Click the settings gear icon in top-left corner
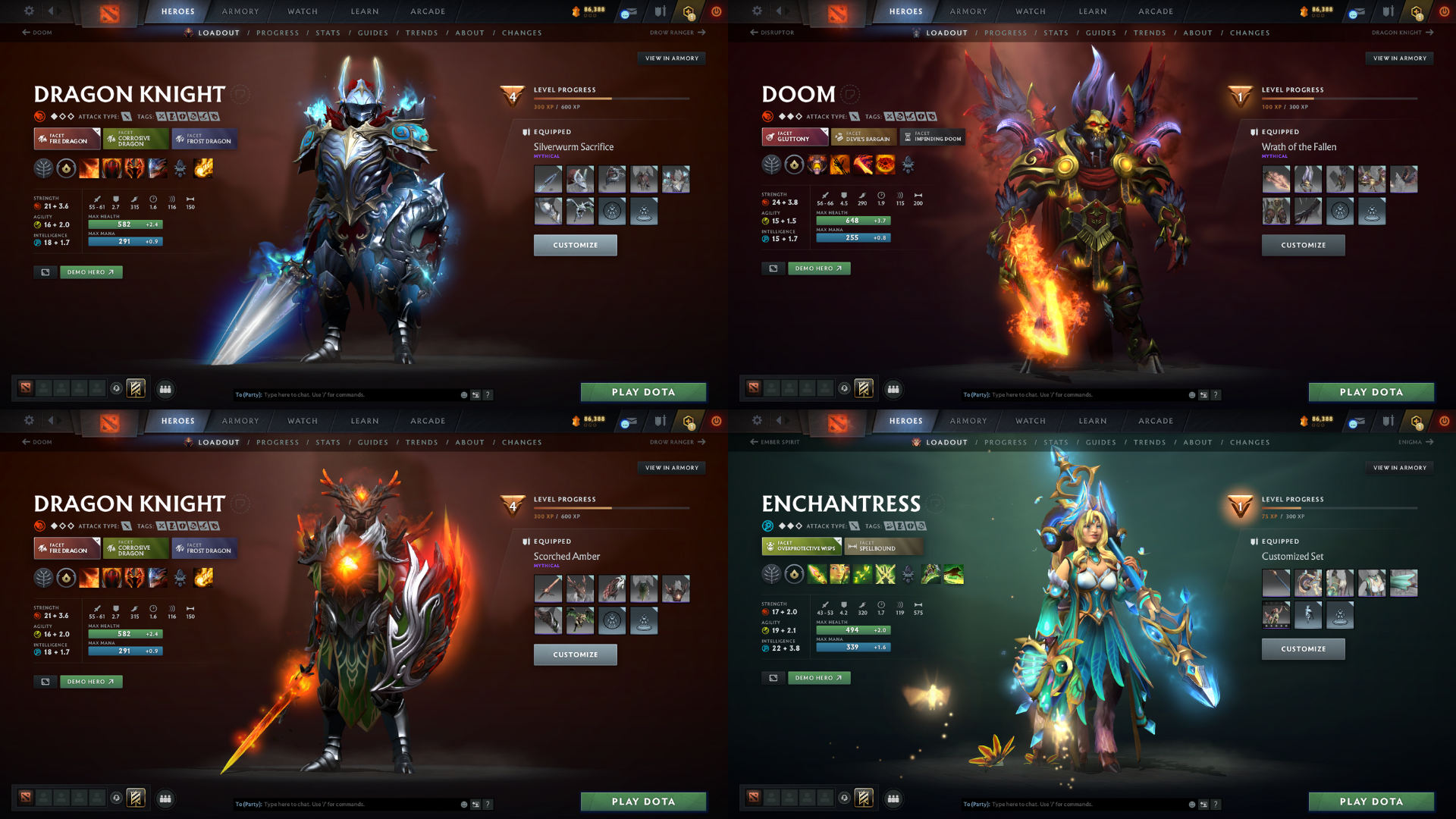This screenshot has height=819, width=1456. [x=29, y=11]
